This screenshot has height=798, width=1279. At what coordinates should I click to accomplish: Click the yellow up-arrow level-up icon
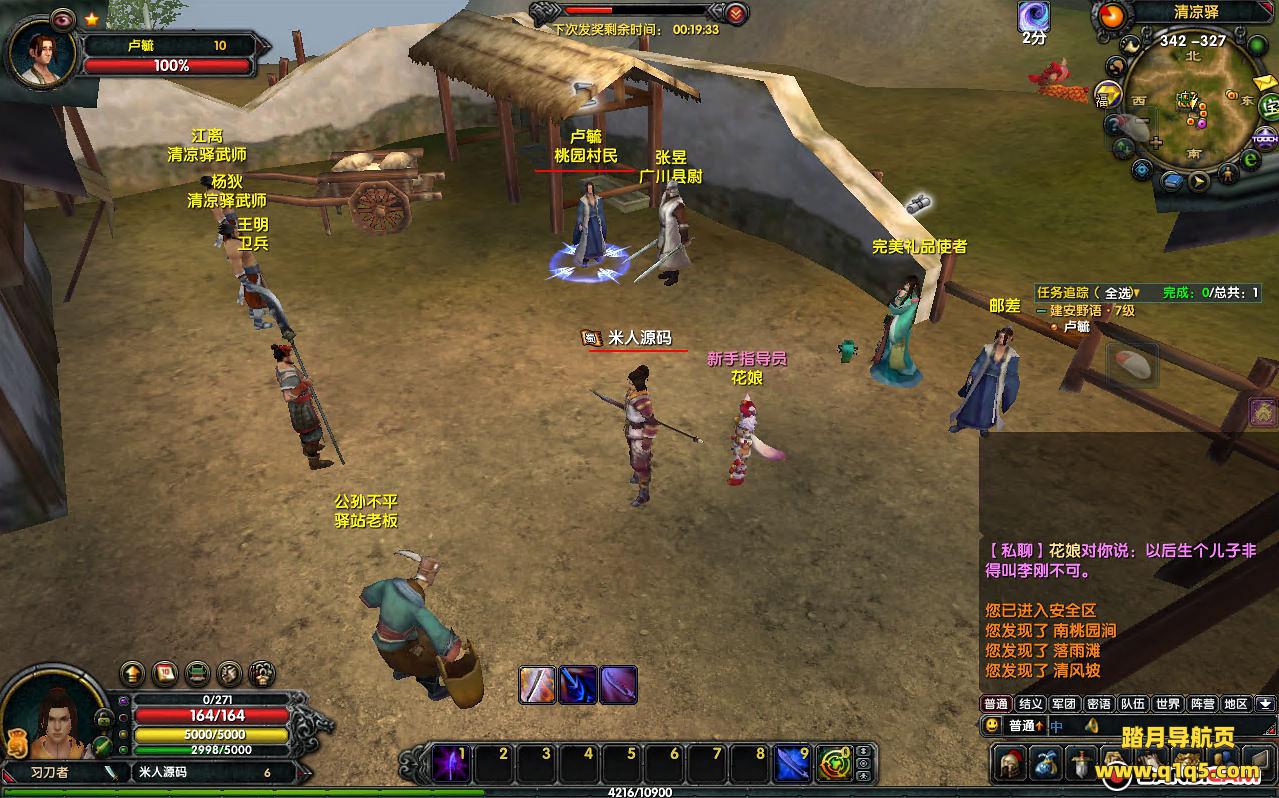[x=132, y=673]
